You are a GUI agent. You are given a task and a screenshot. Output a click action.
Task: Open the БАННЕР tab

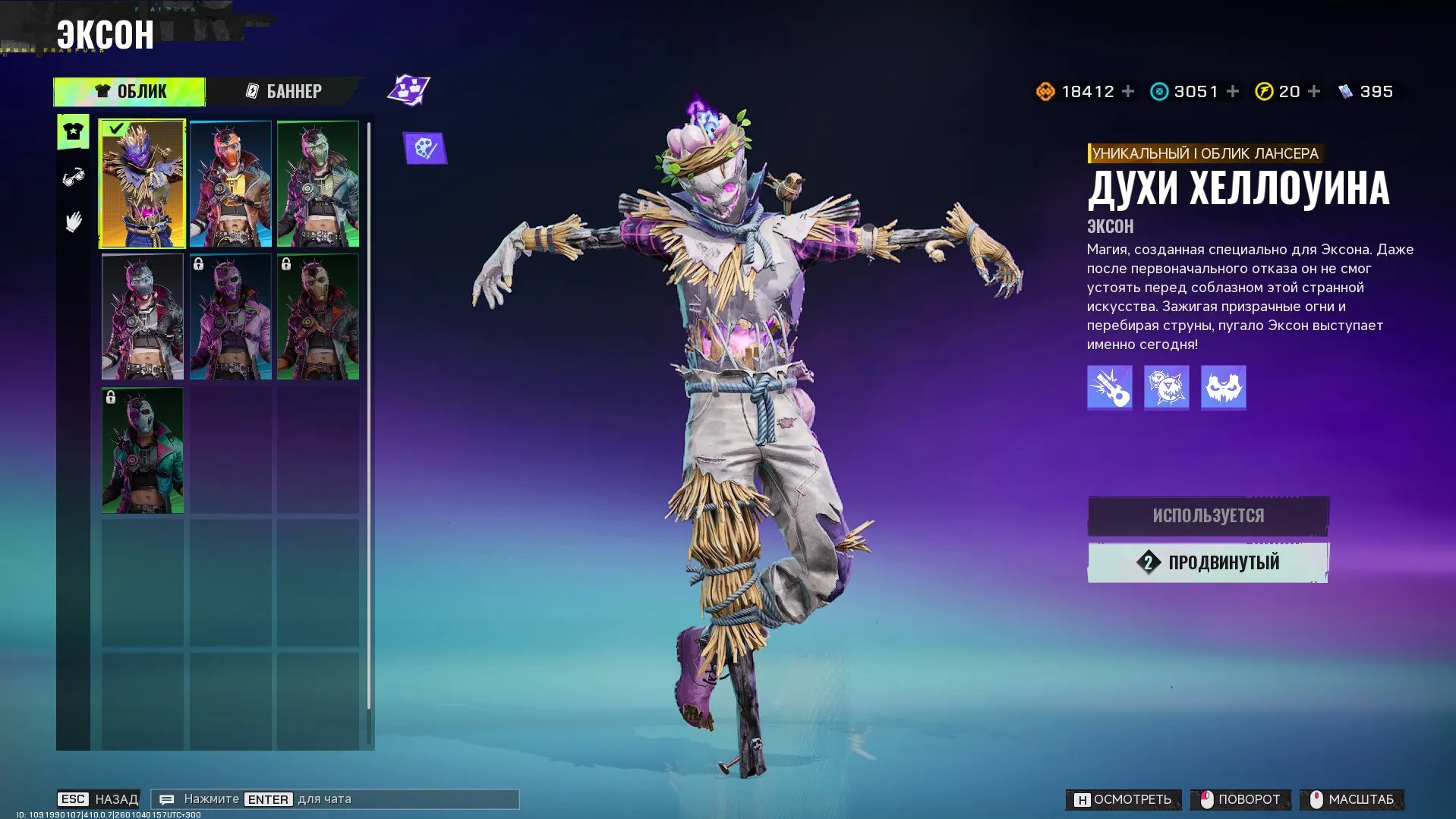(x=284, y=92)
